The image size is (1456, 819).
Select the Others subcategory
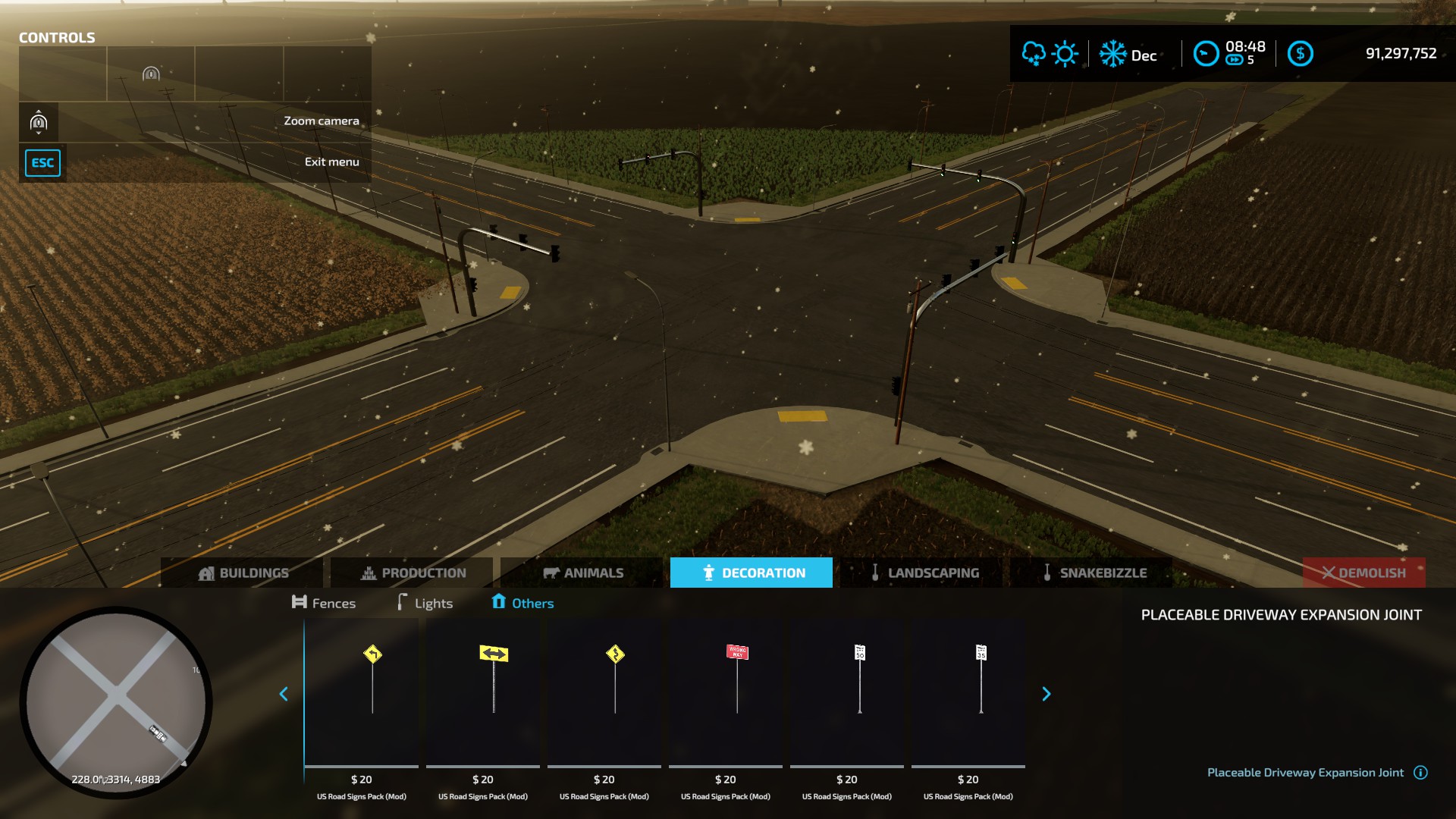pos(522,603)
